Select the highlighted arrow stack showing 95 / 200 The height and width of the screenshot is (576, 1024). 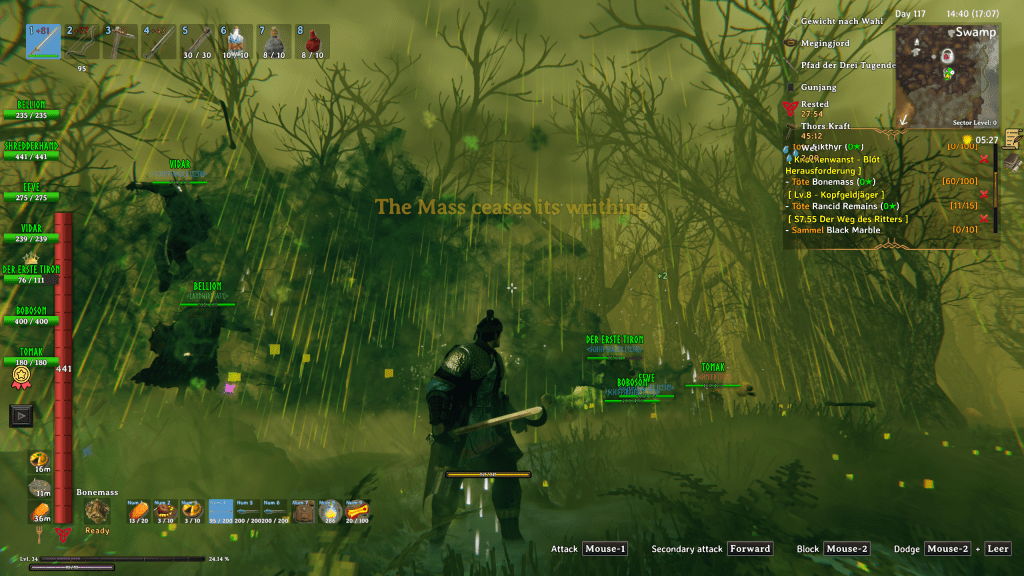pos(221,512)
